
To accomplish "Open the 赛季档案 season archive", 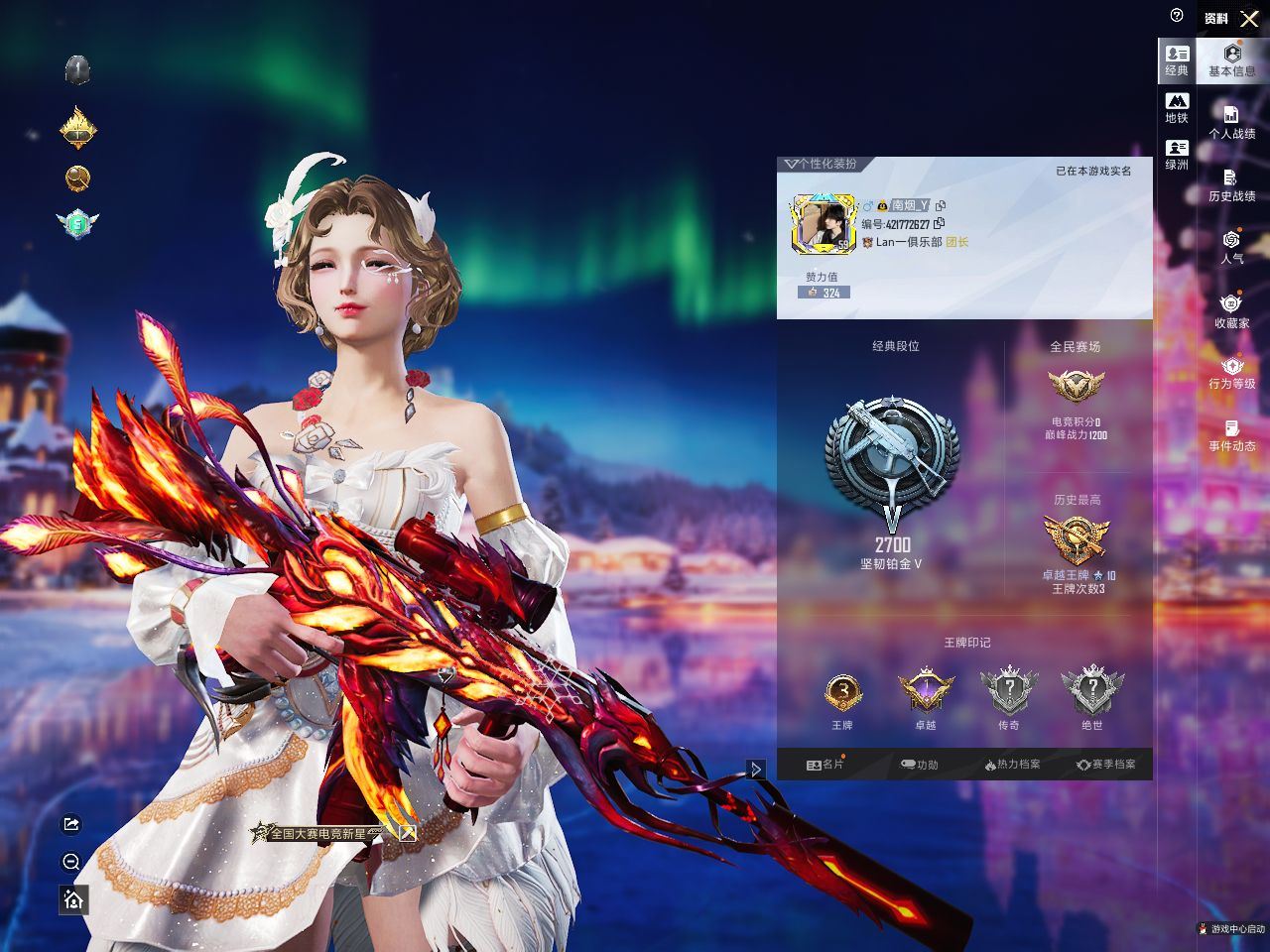I will pos(1105,765).
